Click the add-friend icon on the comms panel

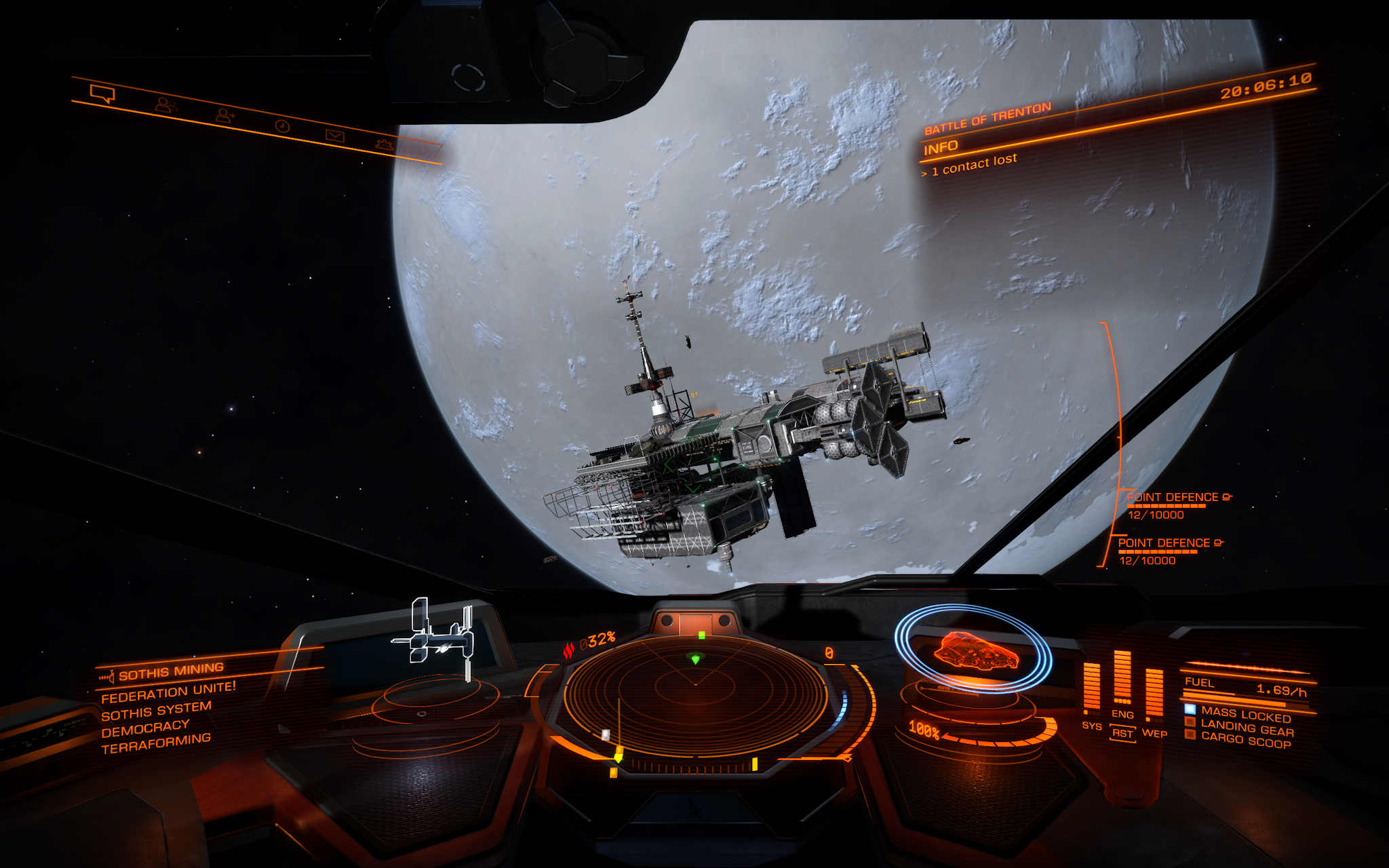point(224,117)
